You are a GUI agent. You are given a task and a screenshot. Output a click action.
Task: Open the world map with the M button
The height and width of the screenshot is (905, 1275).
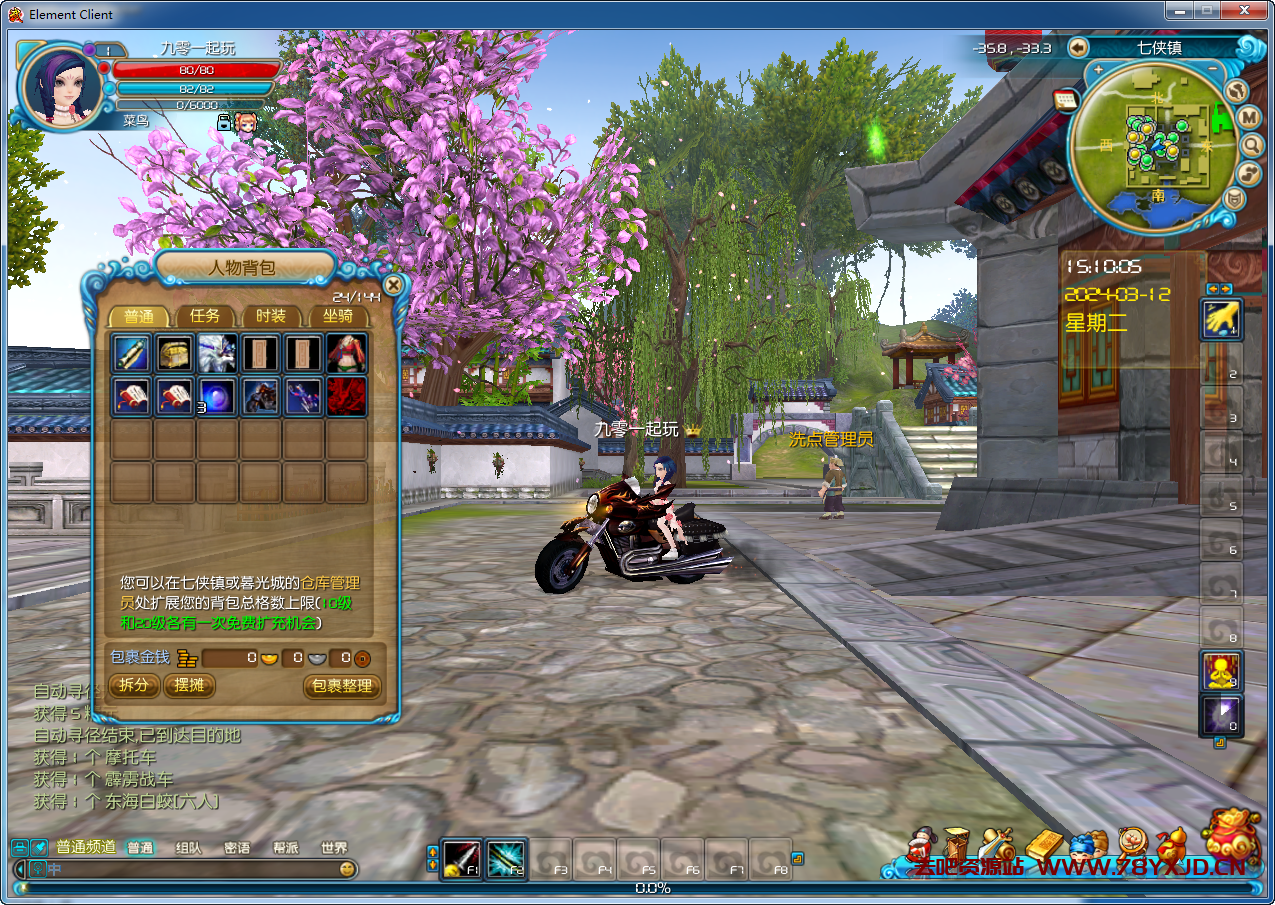point(1248,118)
